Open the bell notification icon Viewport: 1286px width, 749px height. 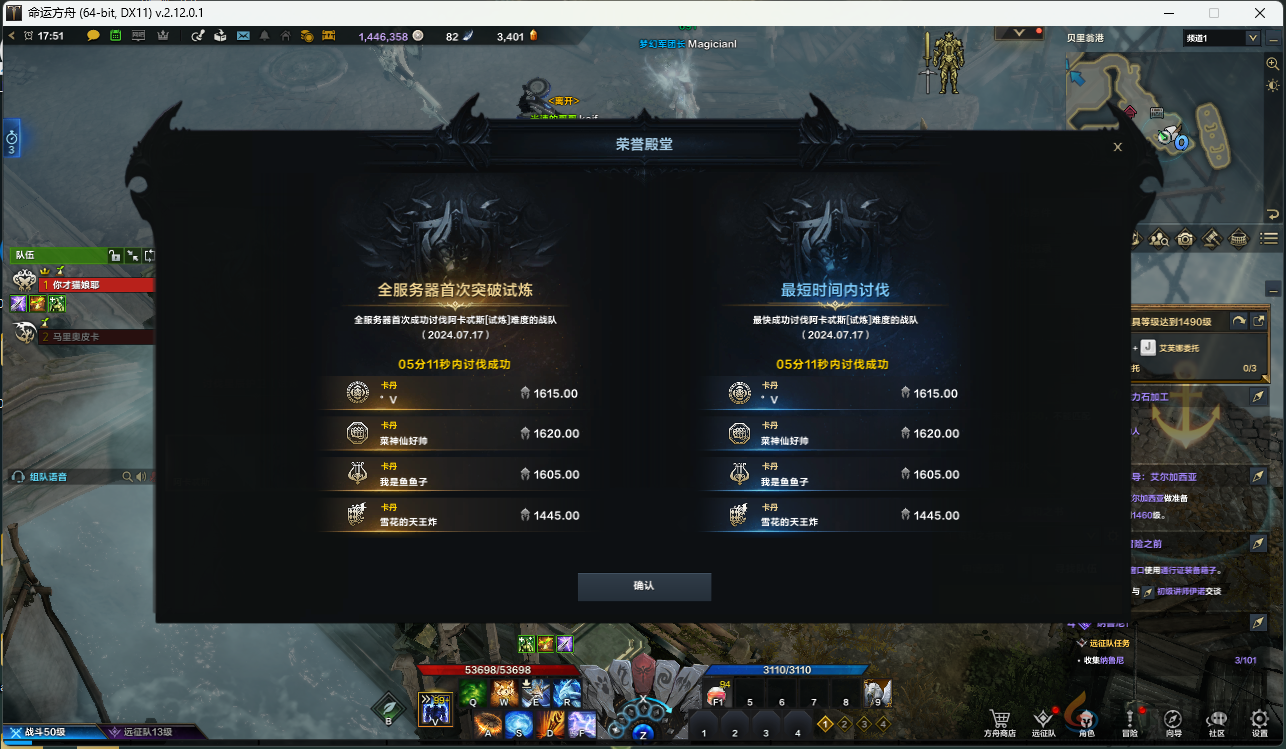263,35
